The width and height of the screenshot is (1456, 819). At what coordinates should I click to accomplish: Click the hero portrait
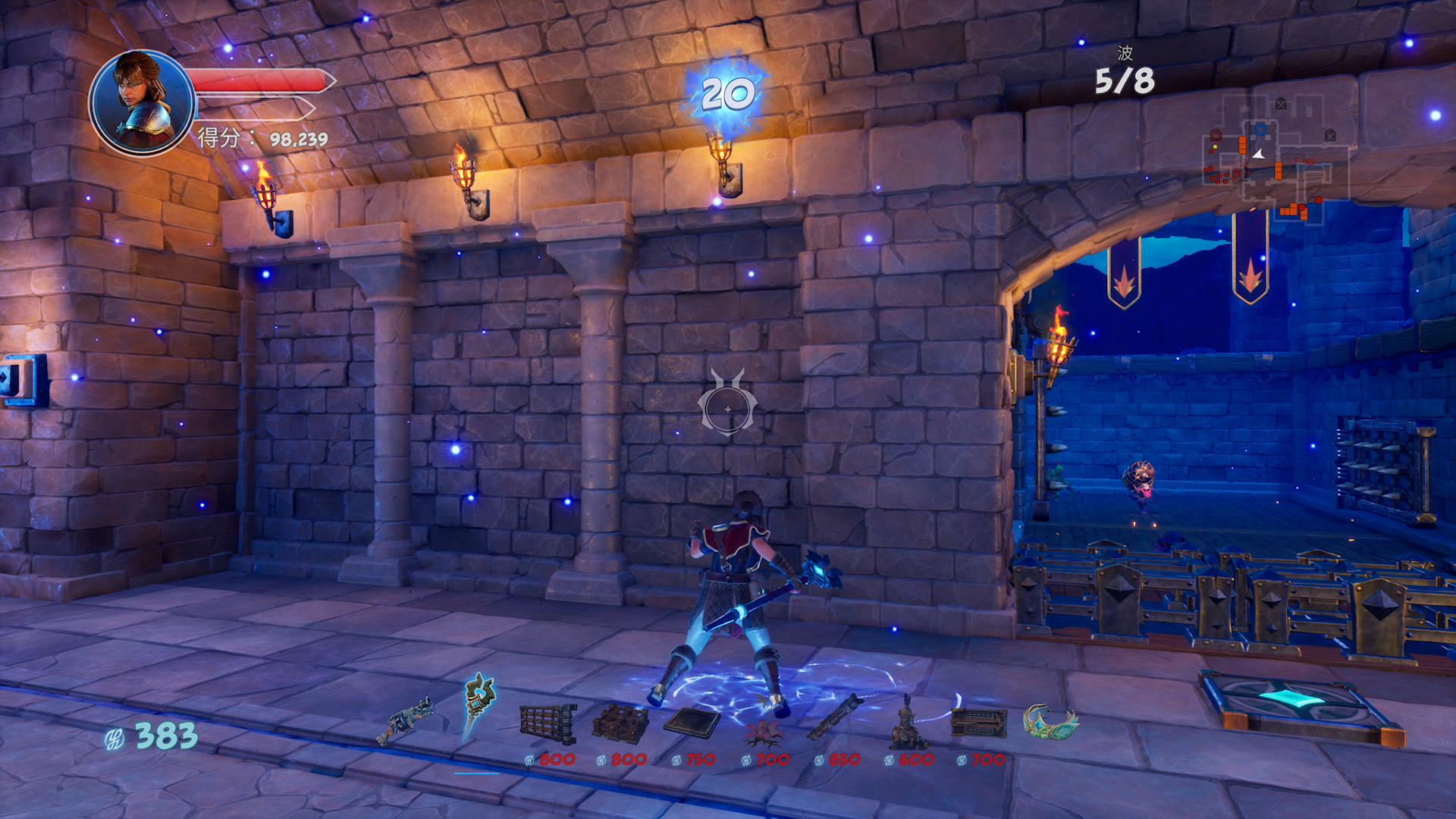(x=141, y=102)
